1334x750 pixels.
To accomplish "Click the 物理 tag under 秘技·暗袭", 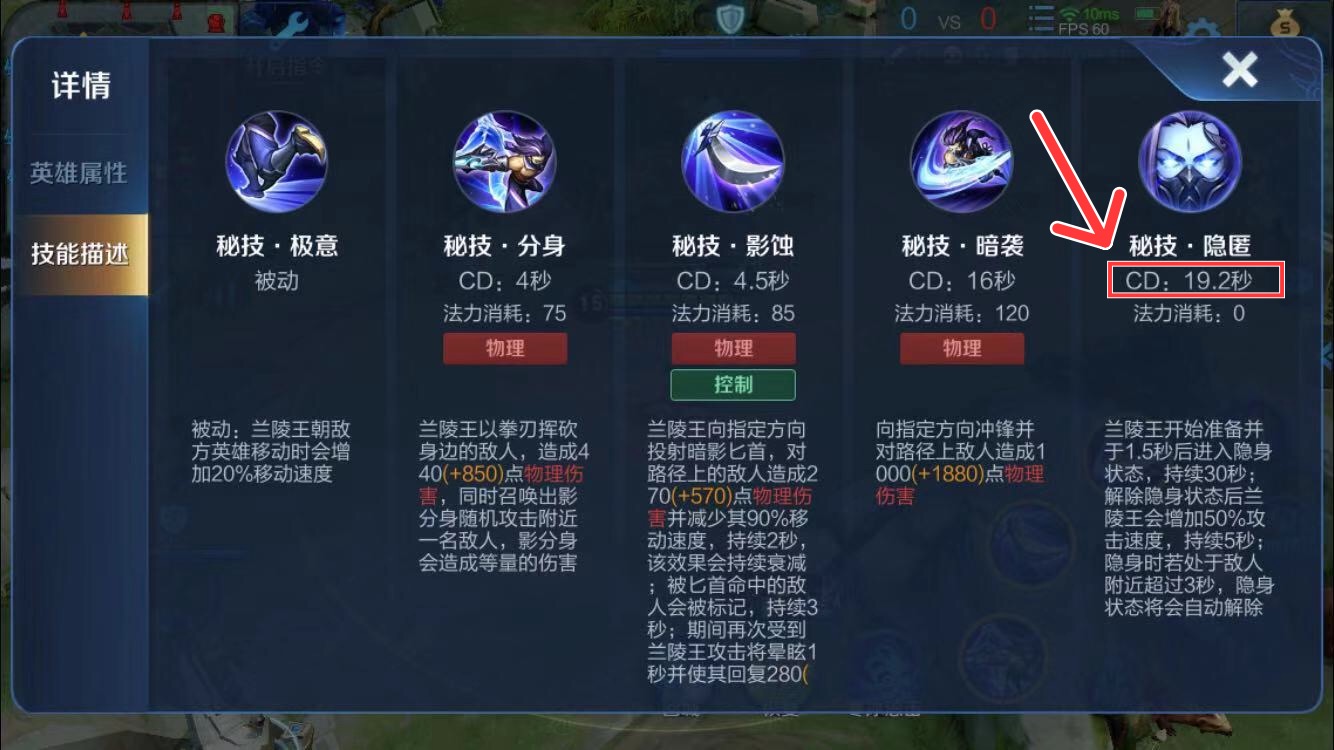I will pyautogui.click(x=961, y=348).
